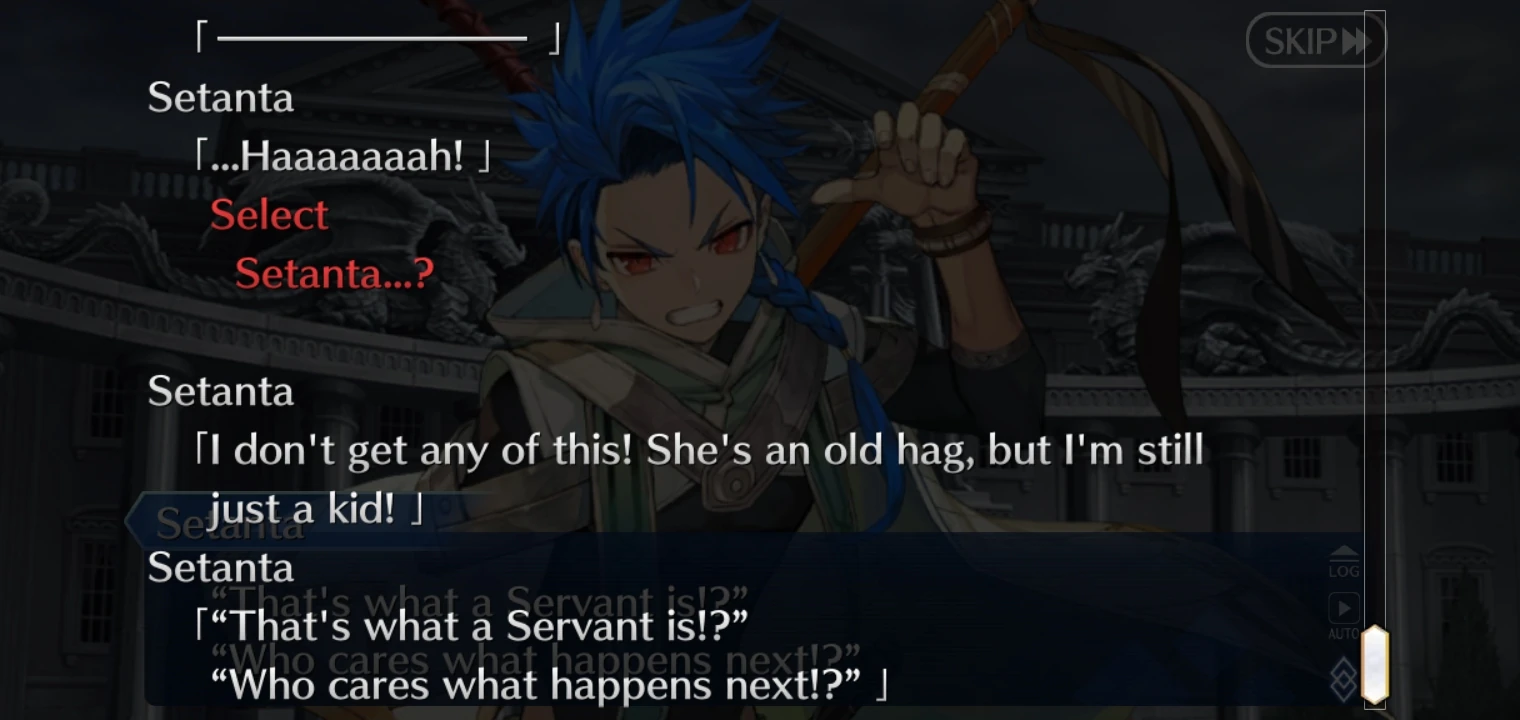Toggle story skipping via SKIP

1315,40
